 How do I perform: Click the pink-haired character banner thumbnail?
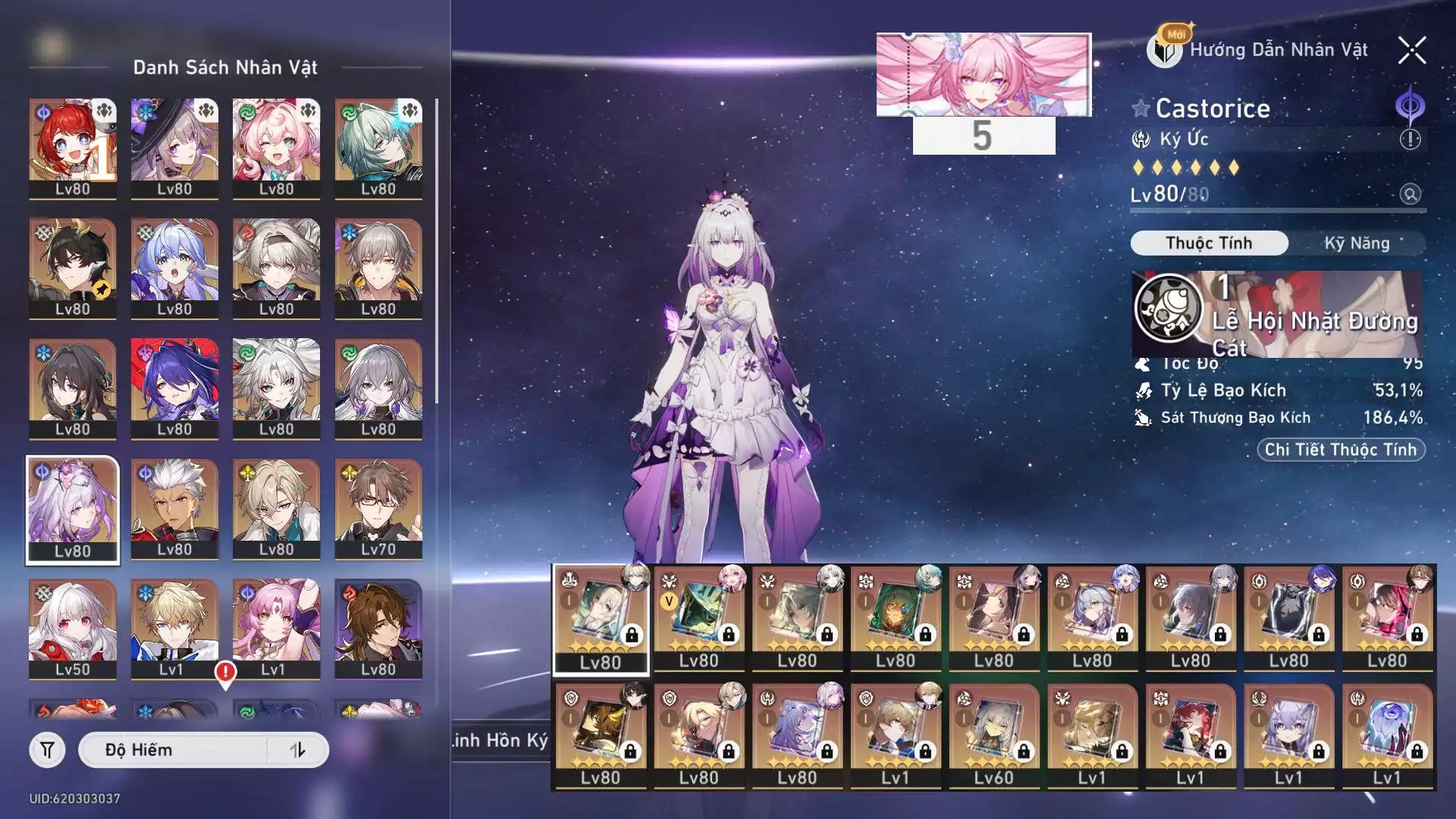click(984, 74)
